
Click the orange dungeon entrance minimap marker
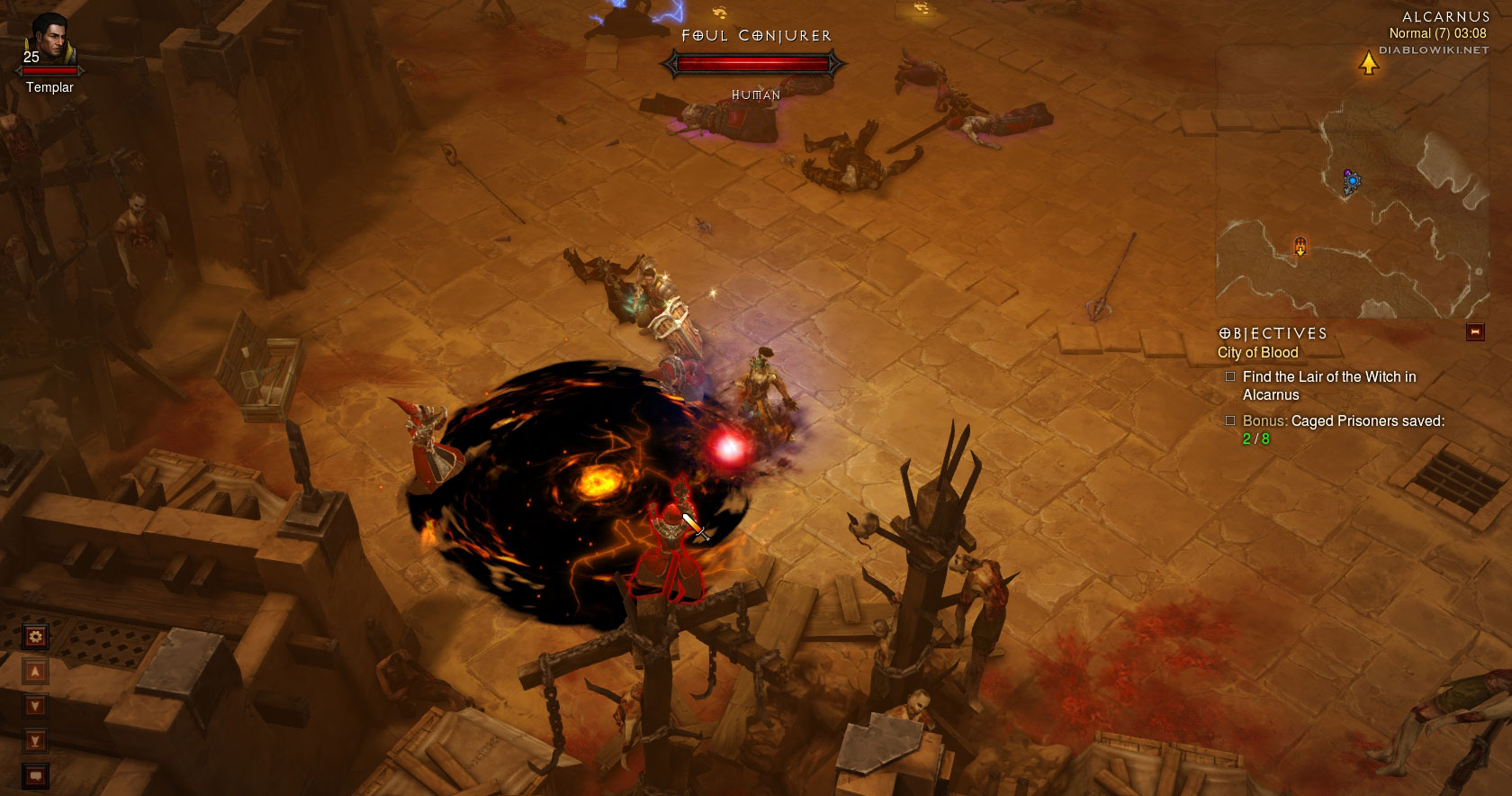[x=1300, y=245]
